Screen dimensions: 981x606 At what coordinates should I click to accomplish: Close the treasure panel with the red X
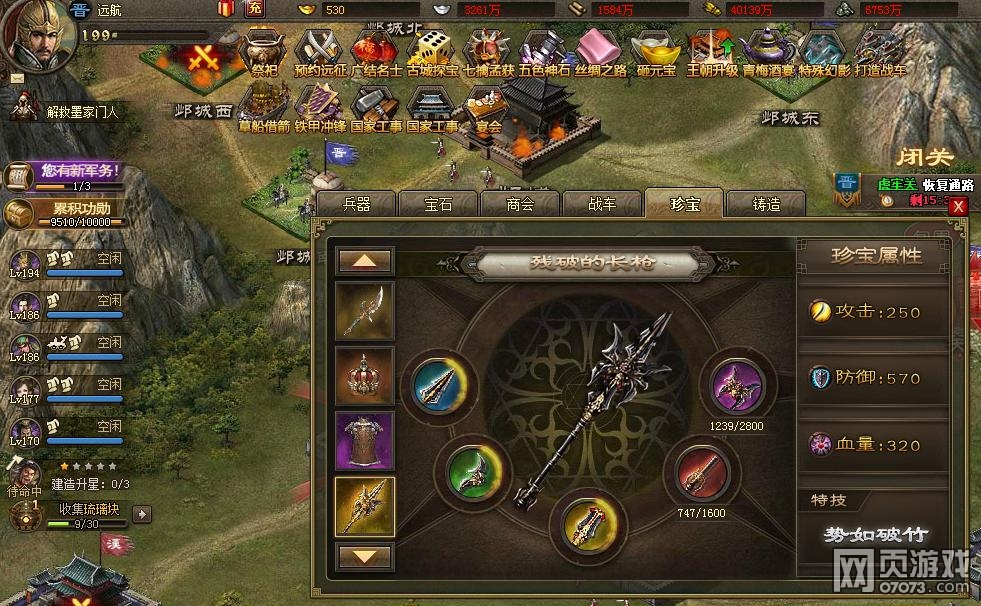coord(959,206)
